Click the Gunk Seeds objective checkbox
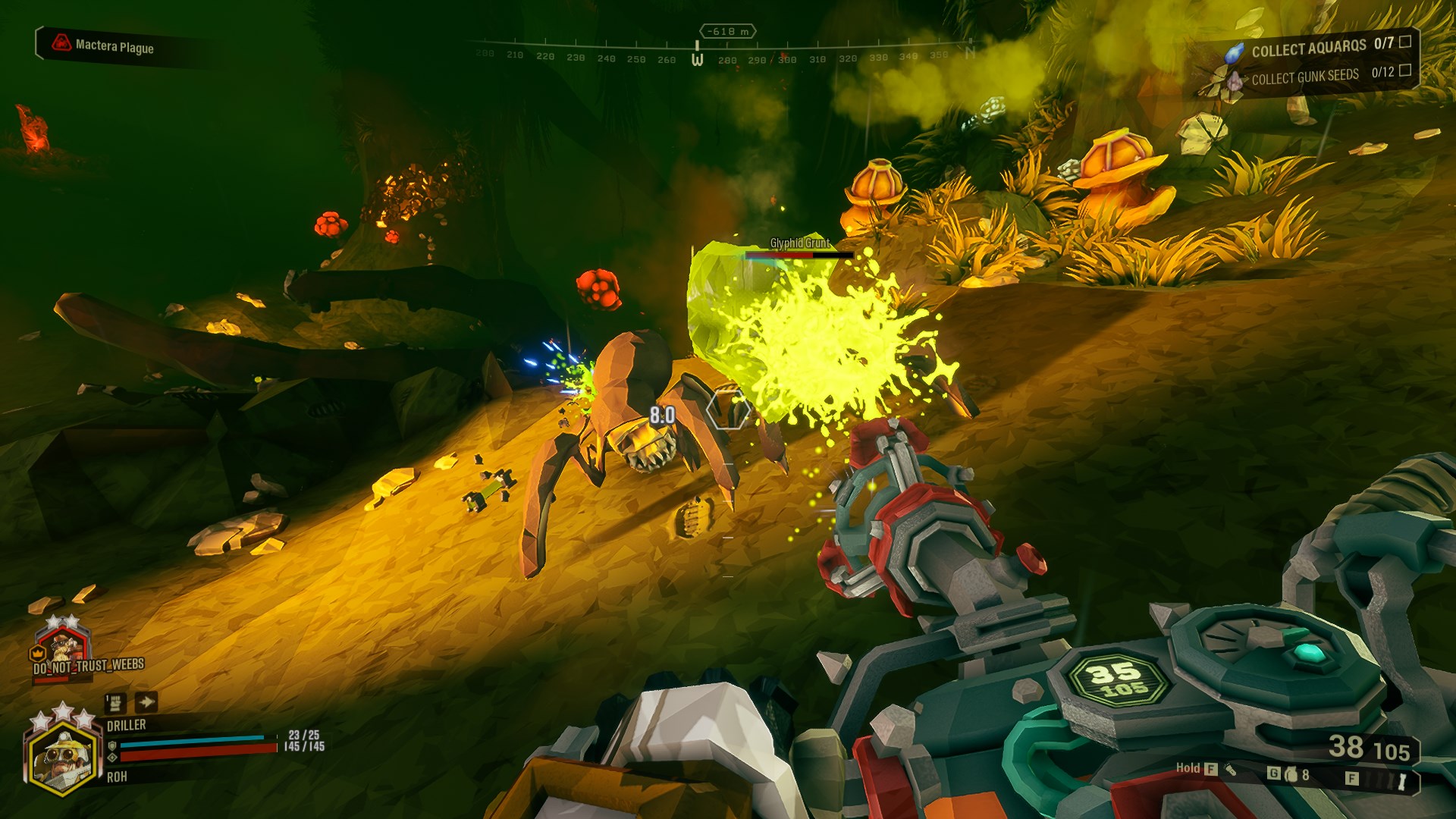Screen dimensions: 1456x819 (1404, 71)
